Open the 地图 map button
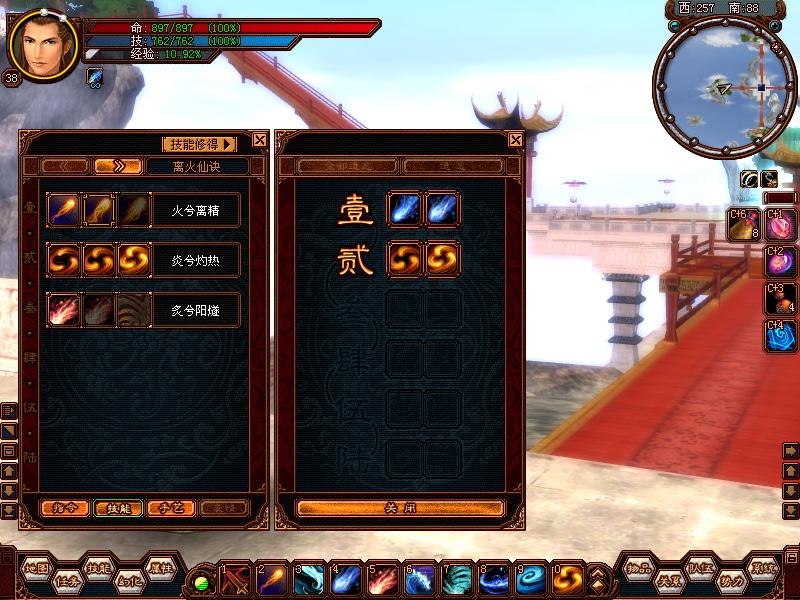Screen dimensions: 800x600 coord(38,567)
